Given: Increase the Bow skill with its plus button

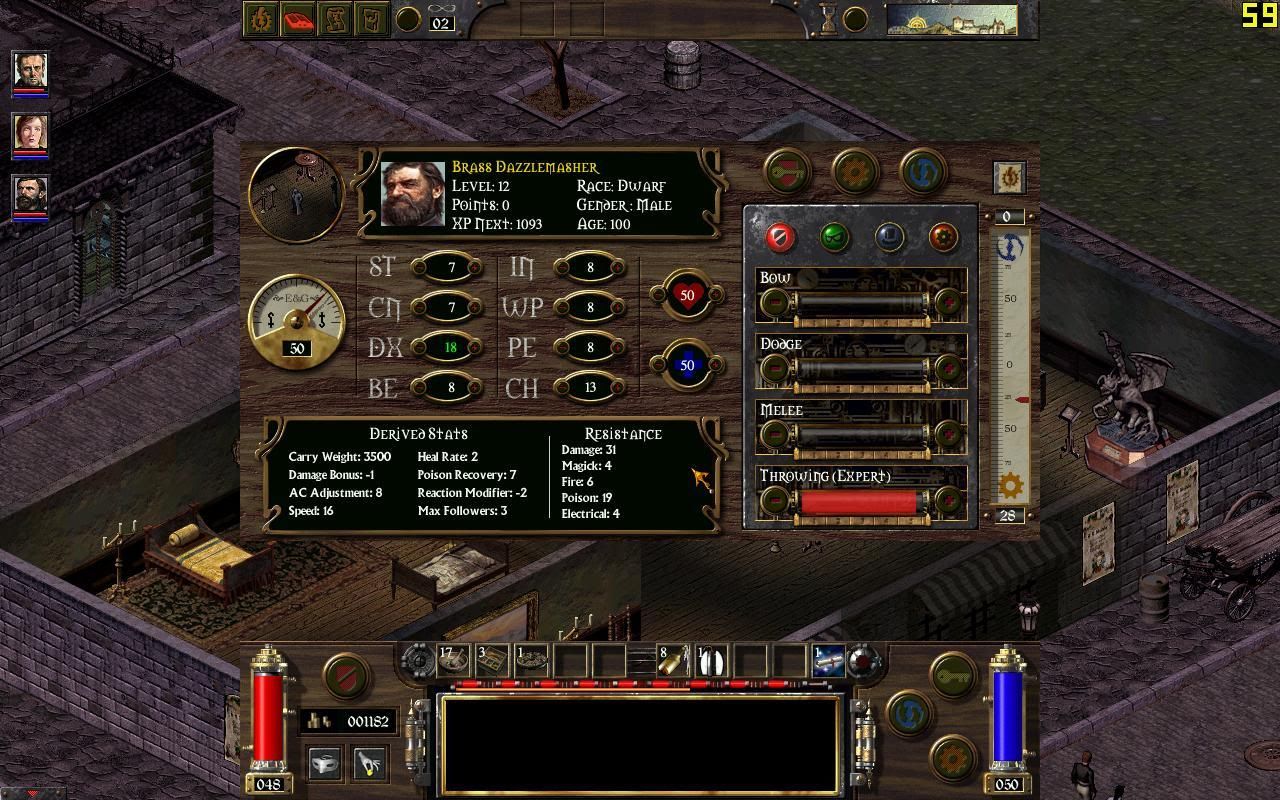Looking at the screenshot, I should [947, 301].
